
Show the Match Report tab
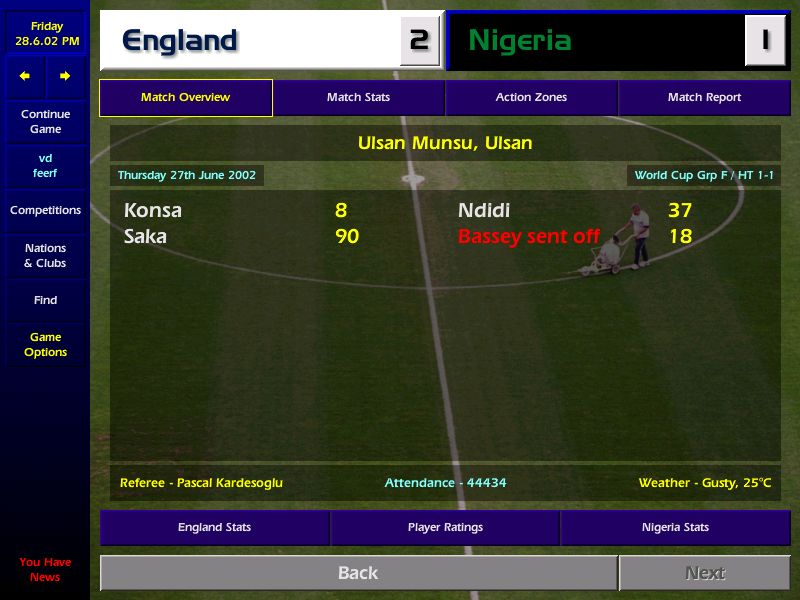[704, 98]
